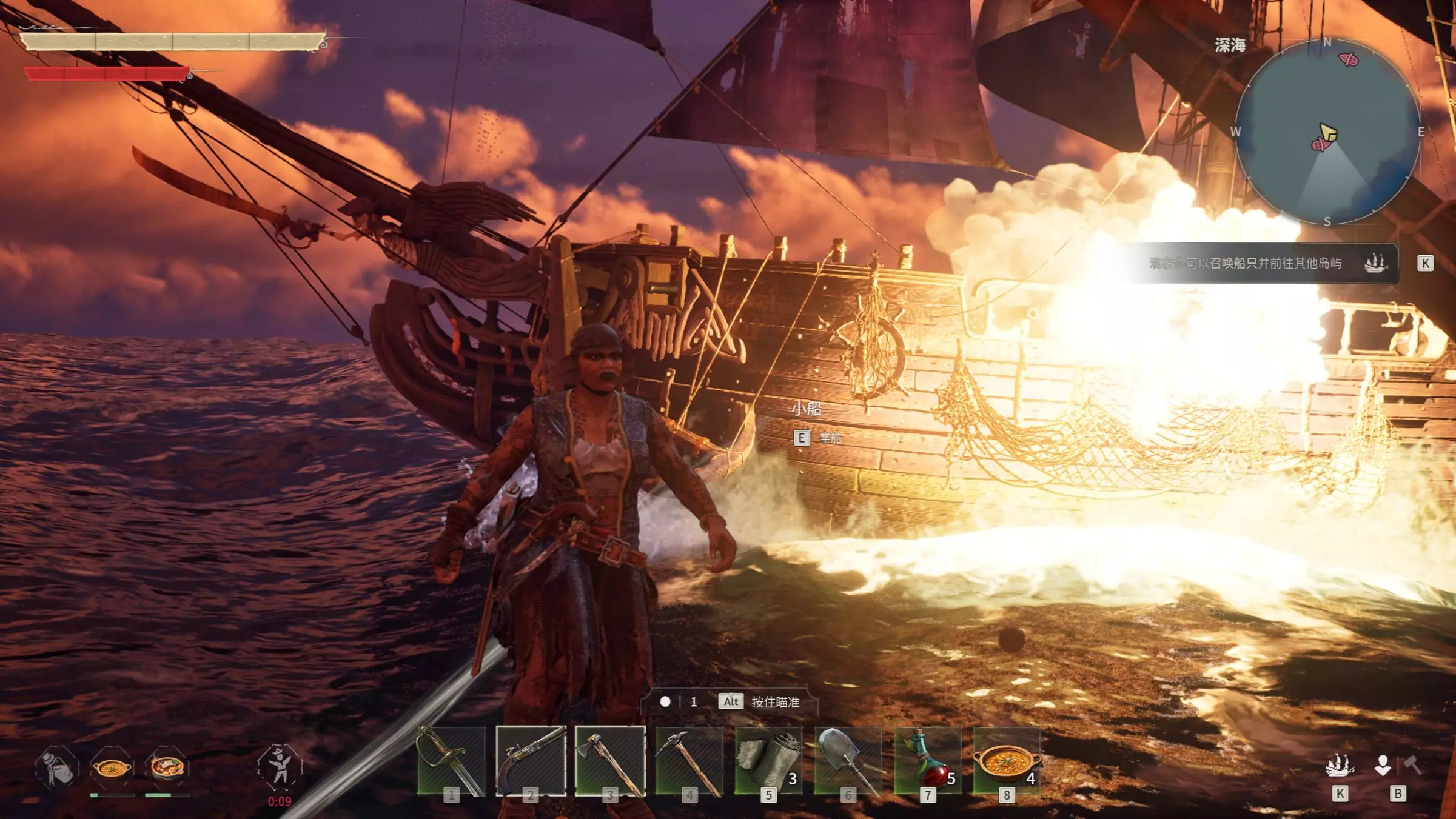
Task: Inspect the flask buff status icon
Action: pos(56,767)
